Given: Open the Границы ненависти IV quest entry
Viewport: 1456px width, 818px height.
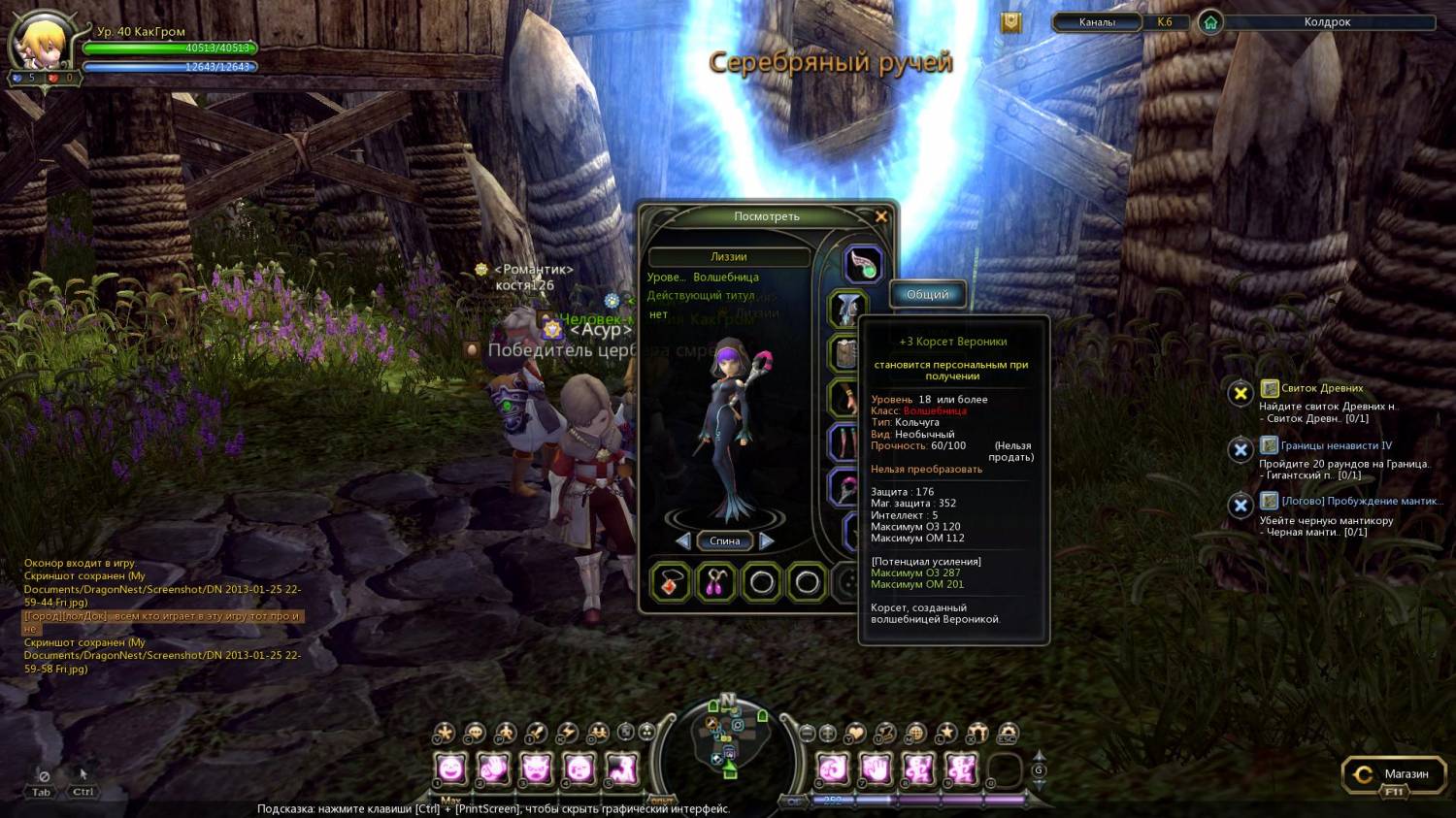Looking at the screenshot, I should coord(1336,446).
